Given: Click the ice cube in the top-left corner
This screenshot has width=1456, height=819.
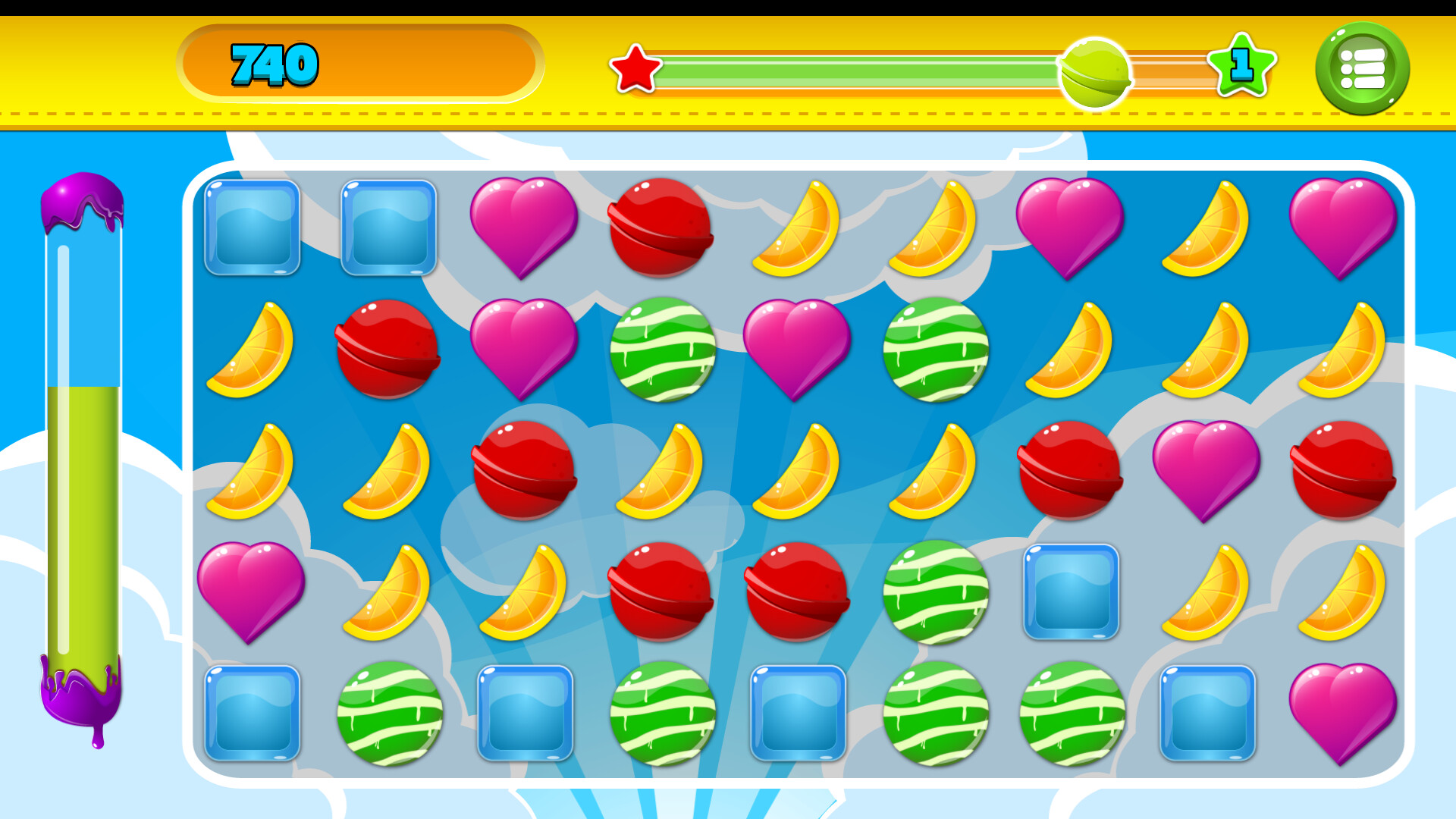Looking at the screenshot, I should 253,226.
